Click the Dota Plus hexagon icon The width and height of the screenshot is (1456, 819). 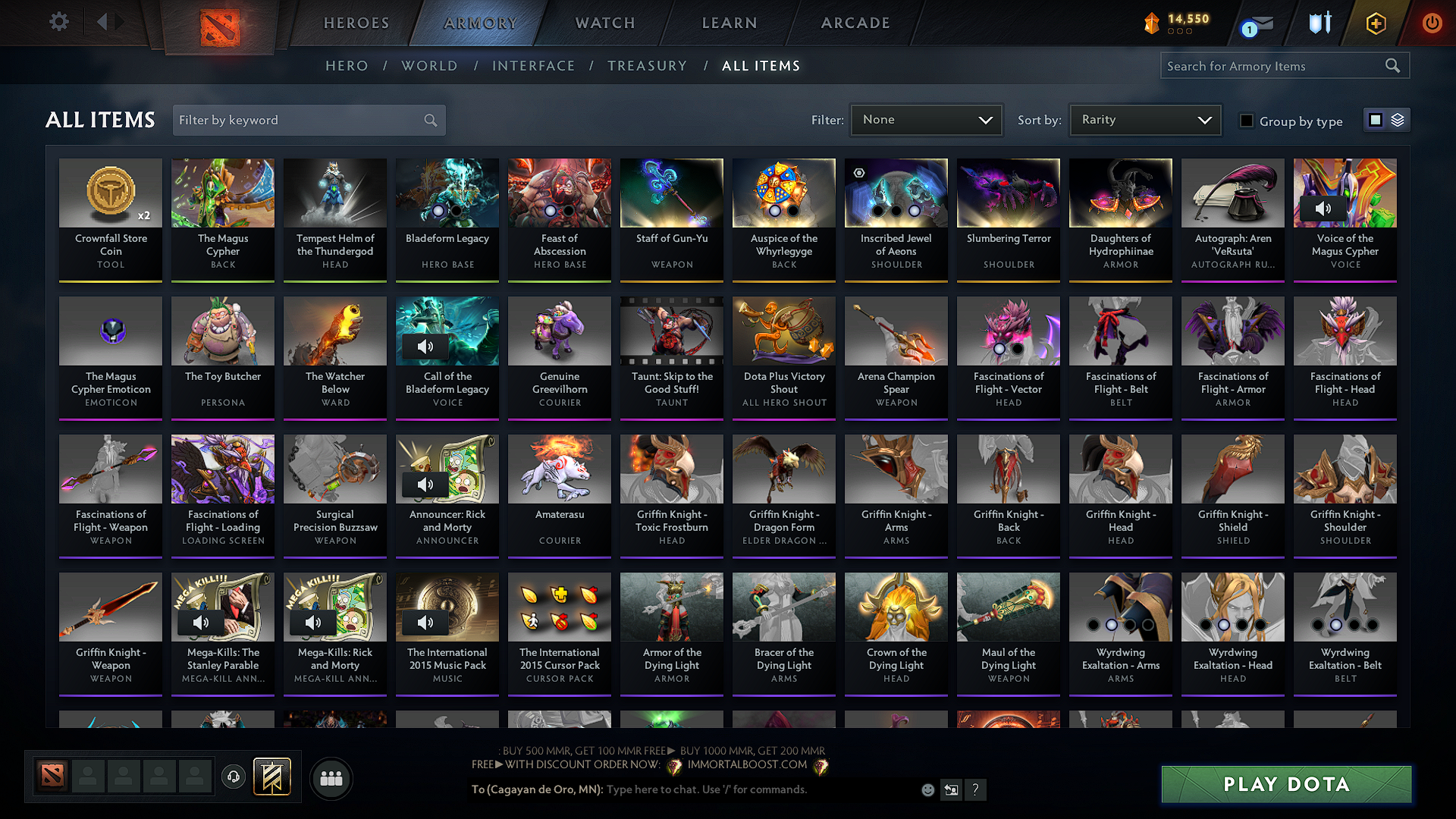pyautogui.click(x=1375, y=23)
